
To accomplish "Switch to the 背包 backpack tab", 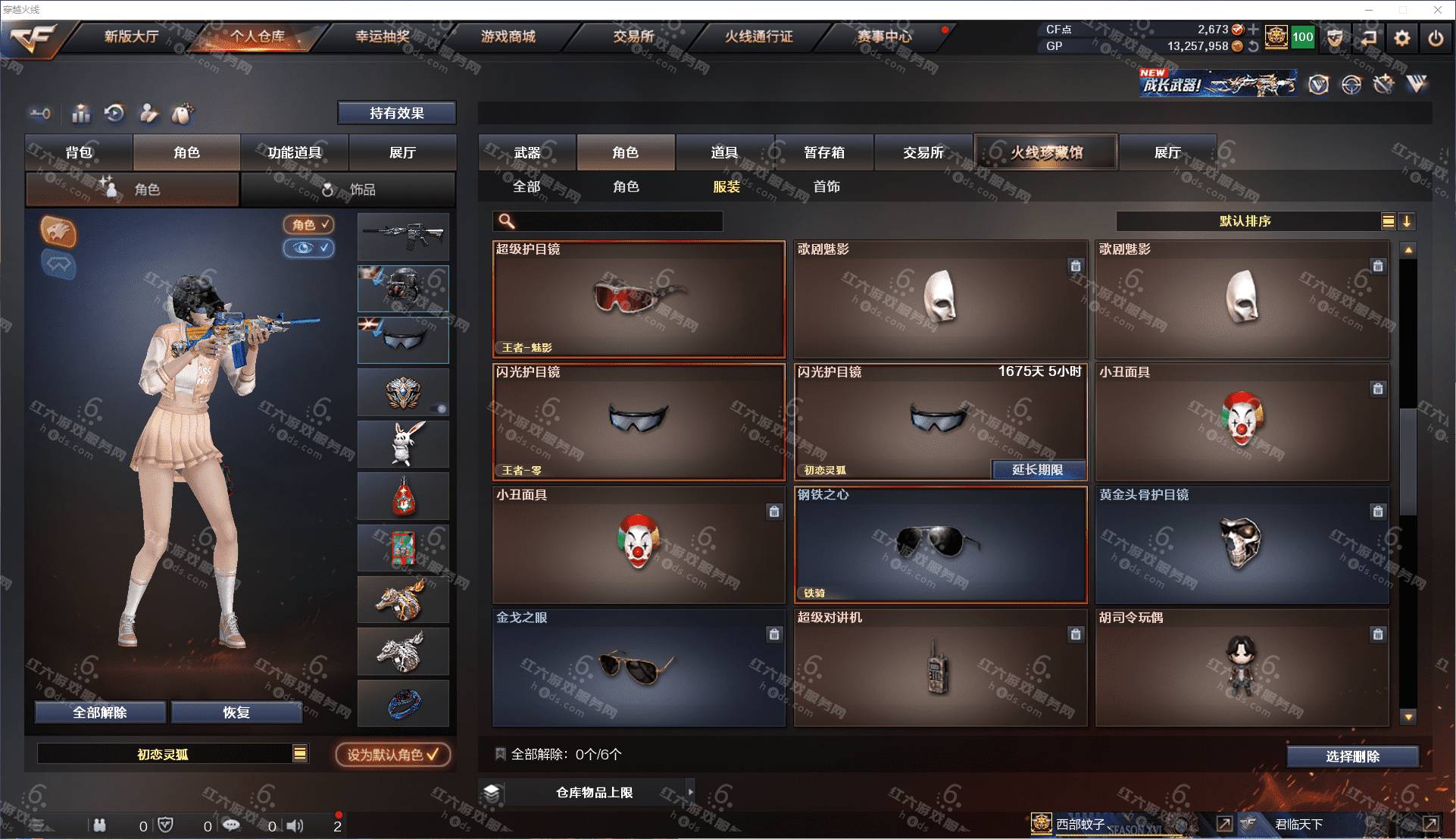I will (79, 152).
